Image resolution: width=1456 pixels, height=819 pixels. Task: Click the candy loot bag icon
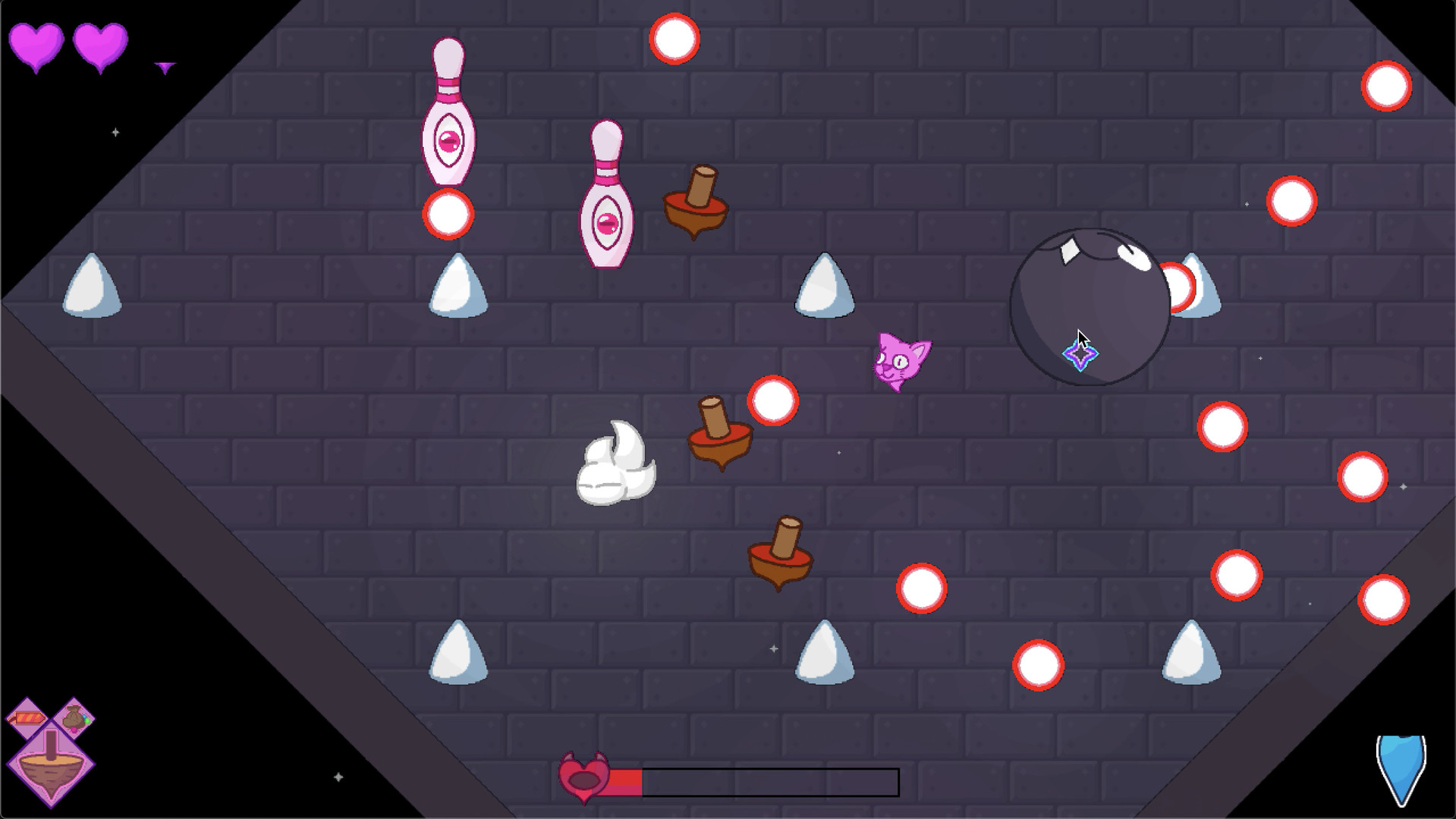[74, 717]
